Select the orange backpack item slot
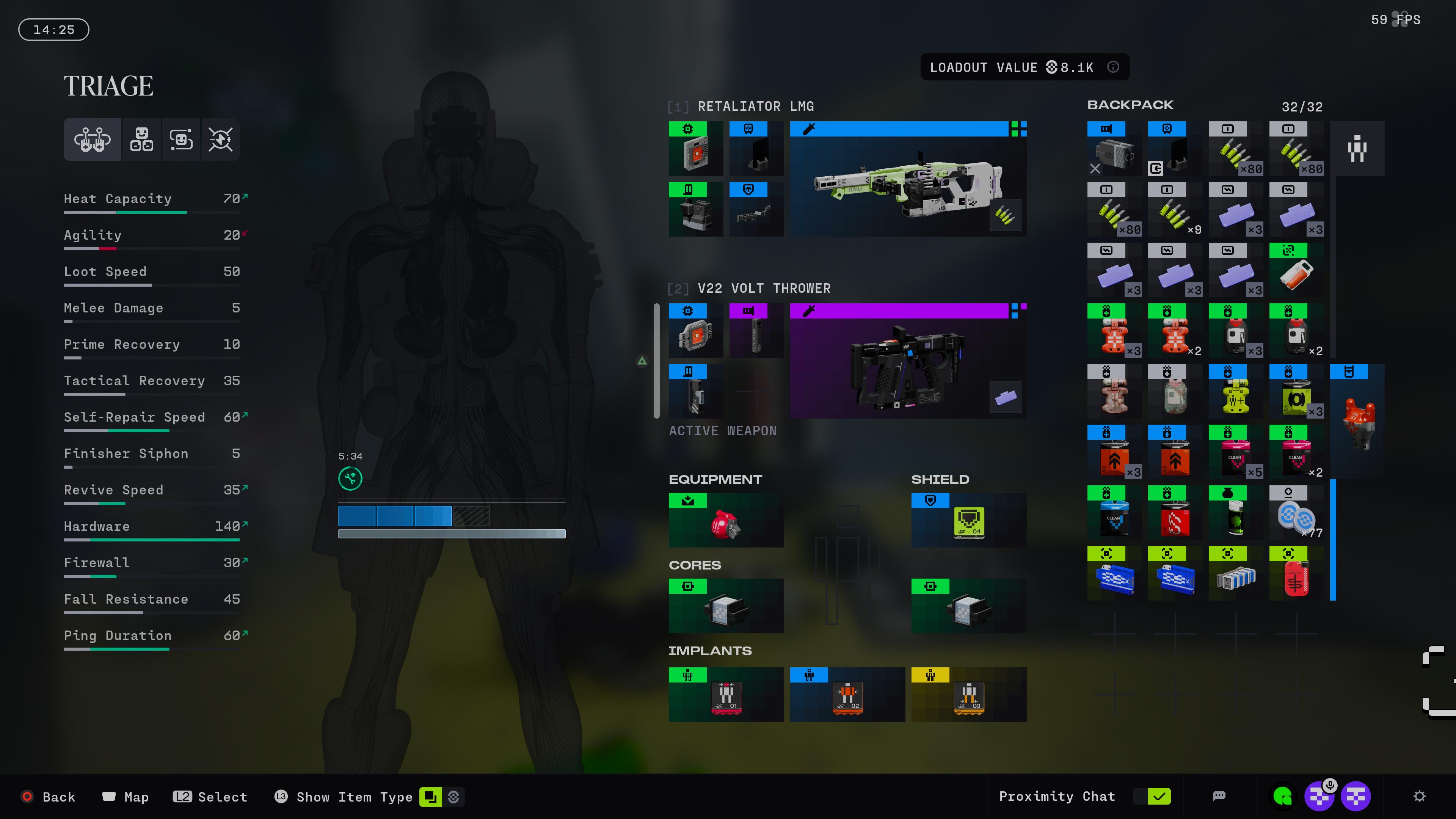This screenshot has height=819, width=1456. point(1357,421)
